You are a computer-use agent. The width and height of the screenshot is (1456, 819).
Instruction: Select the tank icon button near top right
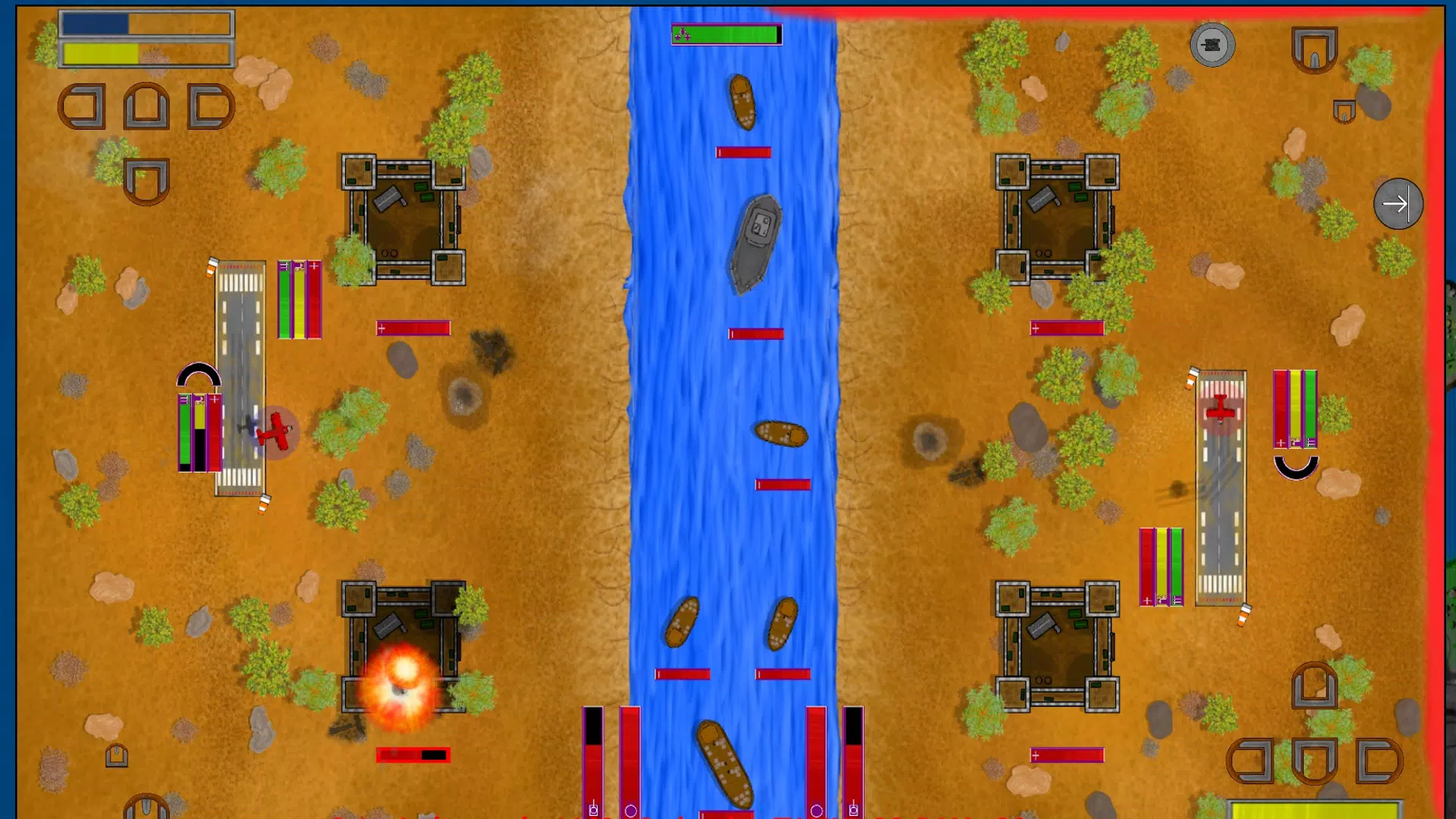1212,45
